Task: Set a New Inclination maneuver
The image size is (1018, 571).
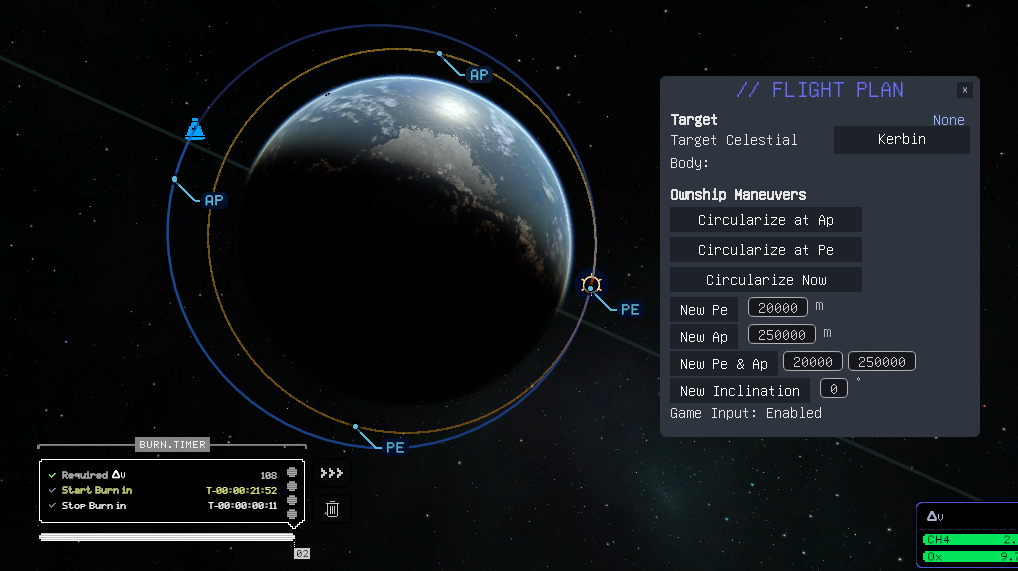Action: [739, 391]
